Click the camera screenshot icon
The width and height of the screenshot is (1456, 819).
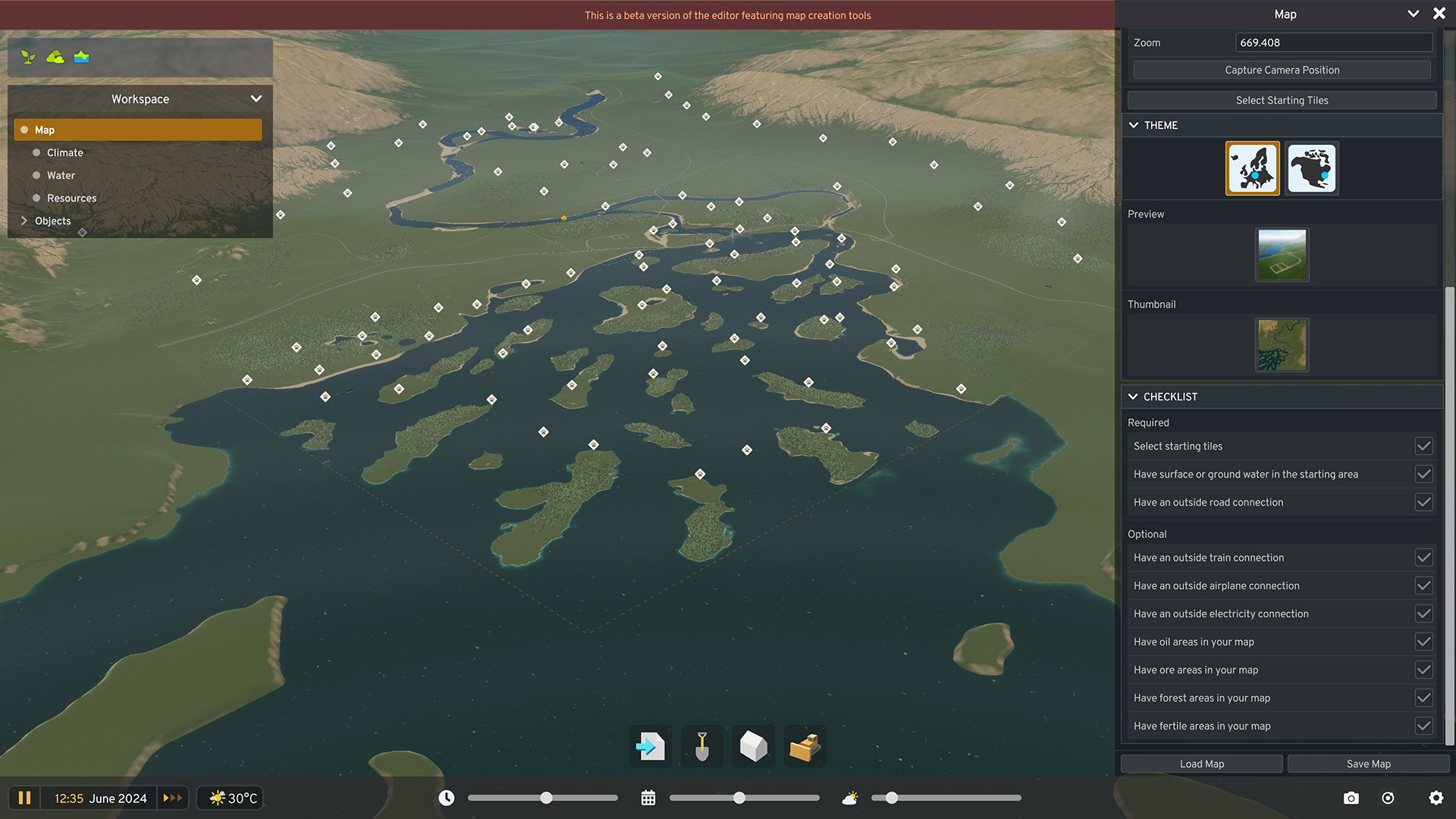point(1351,798)
